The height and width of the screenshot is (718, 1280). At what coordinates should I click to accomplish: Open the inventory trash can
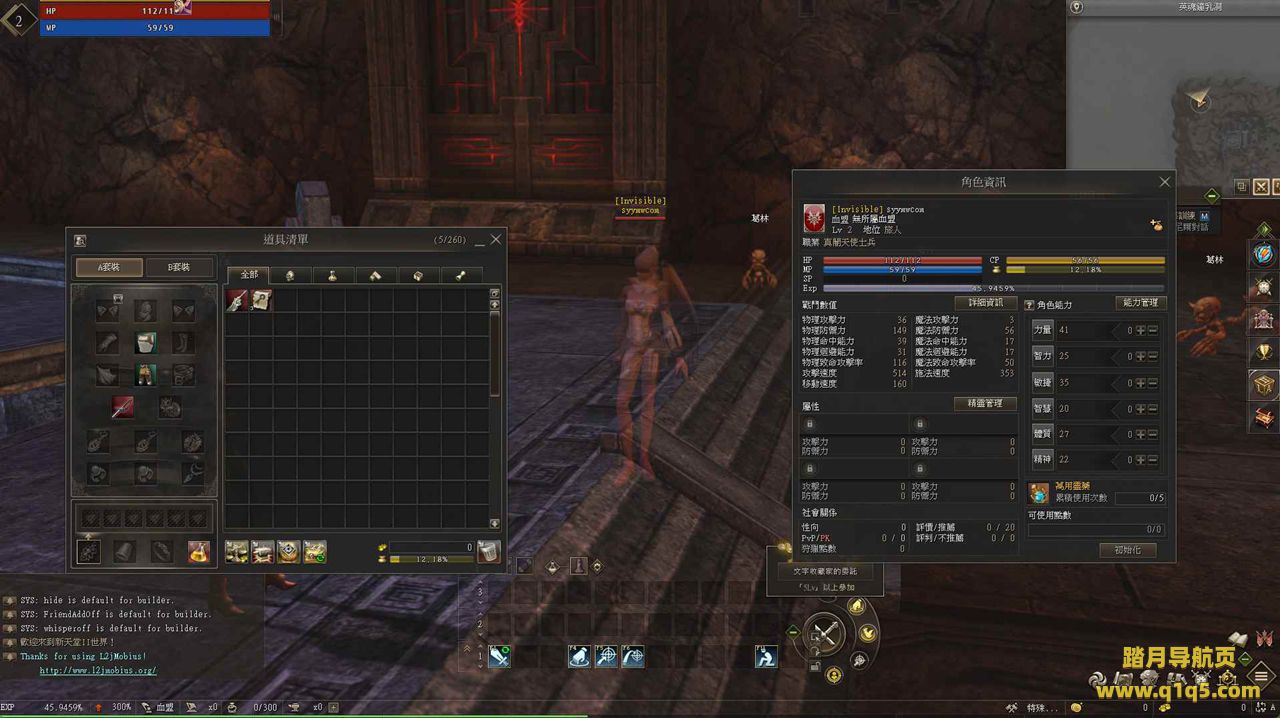coord(488,552)
